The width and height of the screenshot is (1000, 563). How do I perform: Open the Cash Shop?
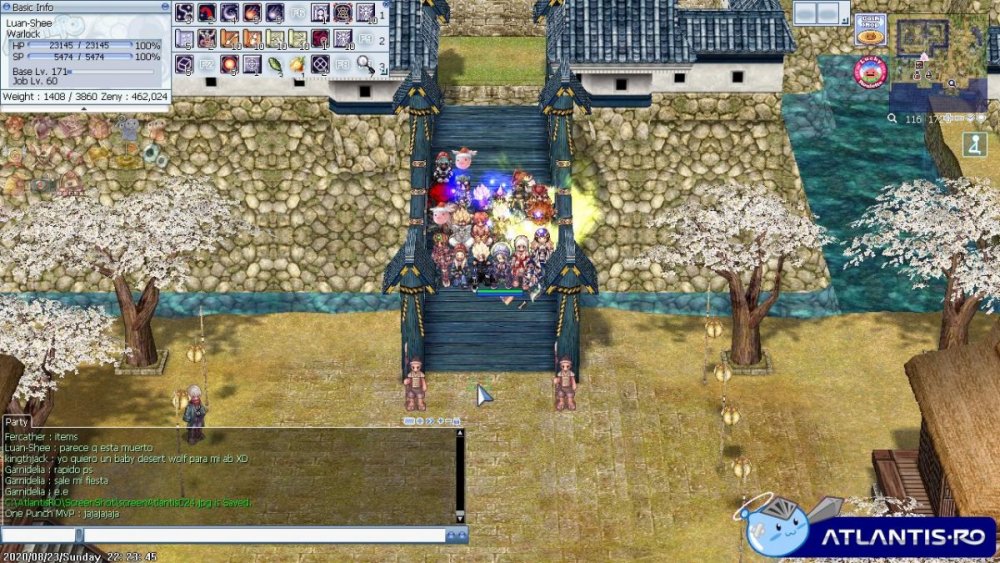870,29
